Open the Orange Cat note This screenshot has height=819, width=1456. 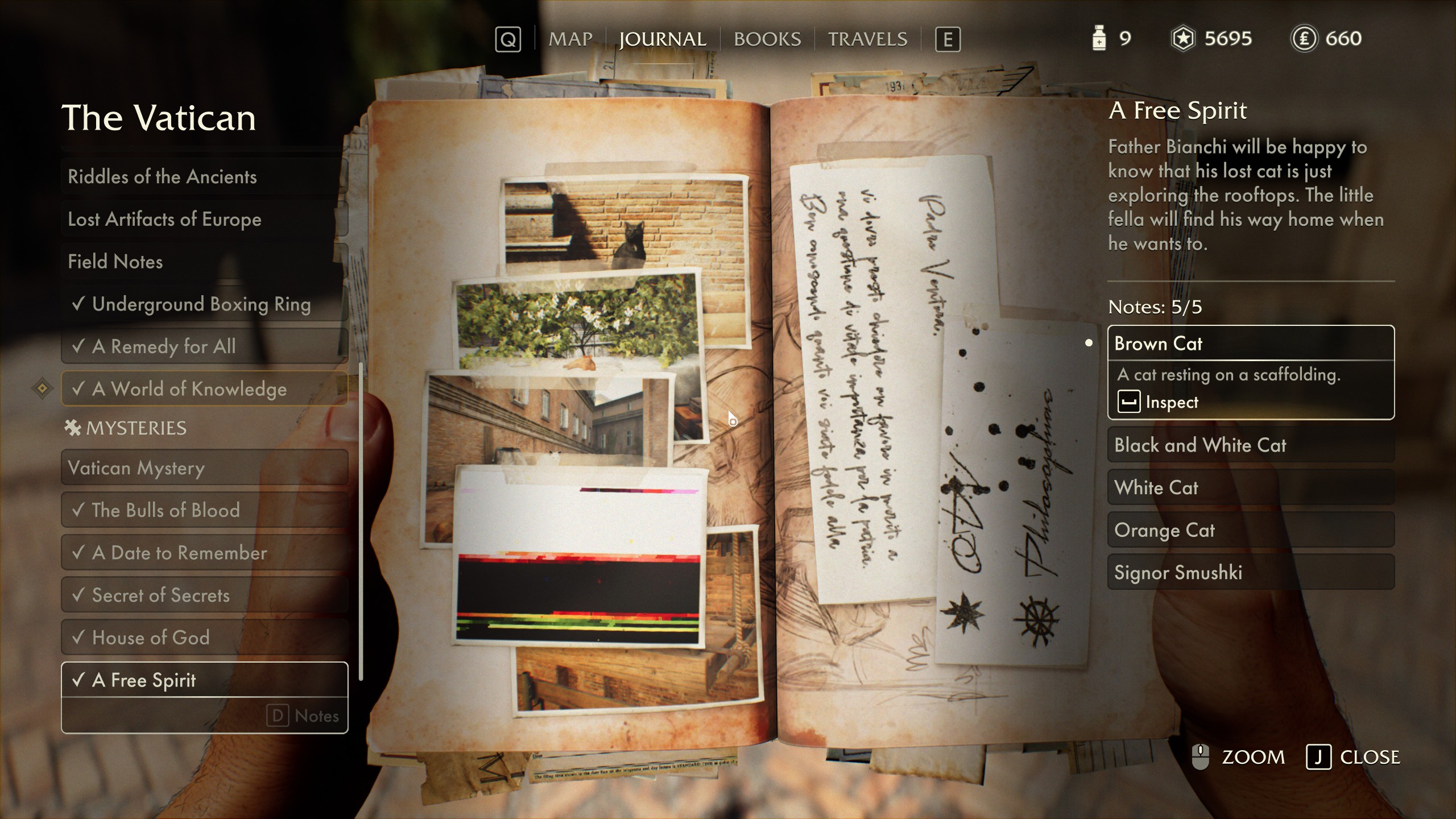click(1250, 530)
